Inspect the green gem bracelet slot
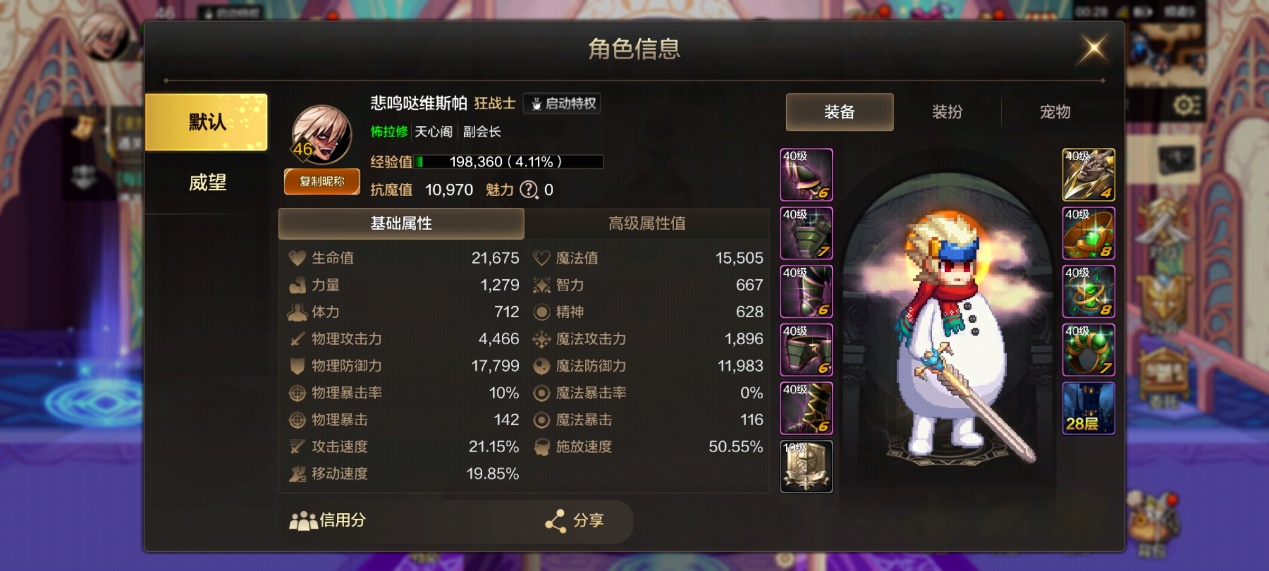The width and height of the screenshot is (1269, 571). [1088, 233]
